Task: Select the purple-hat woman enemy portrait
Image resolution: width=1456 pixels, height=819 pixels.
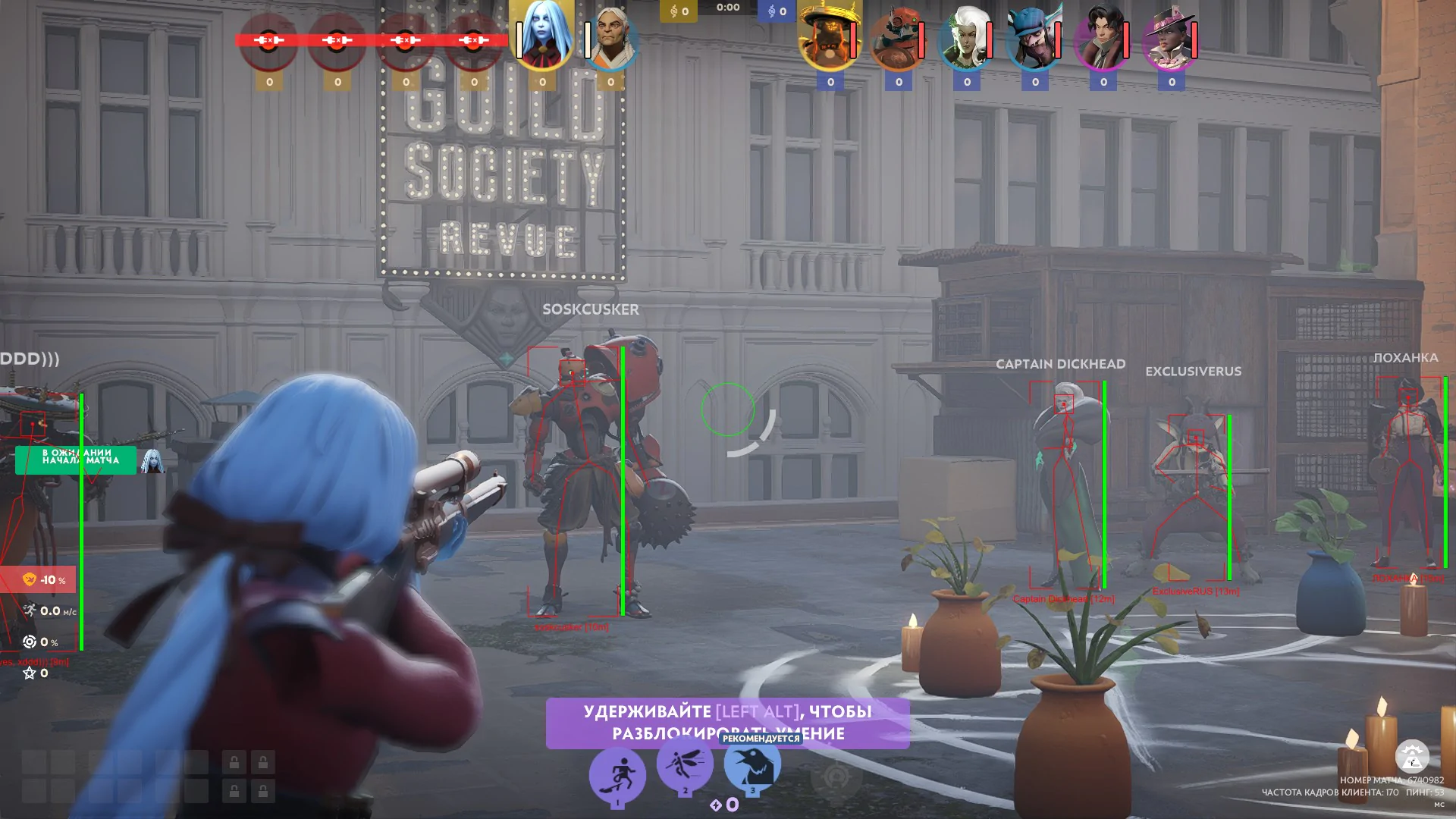Action: 1171,39
